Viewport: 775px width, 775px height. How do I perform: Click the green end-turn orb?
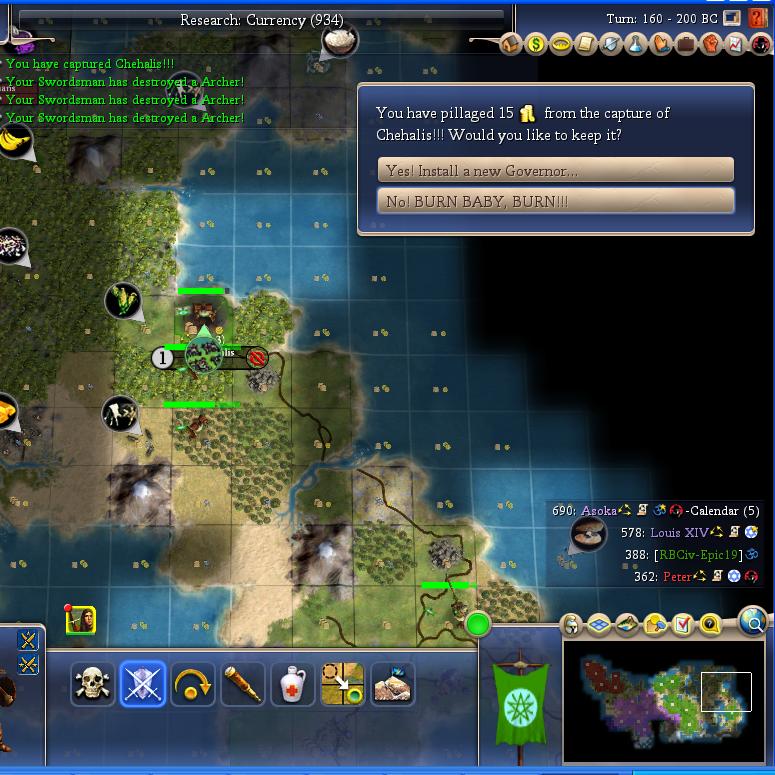point(478,625)
